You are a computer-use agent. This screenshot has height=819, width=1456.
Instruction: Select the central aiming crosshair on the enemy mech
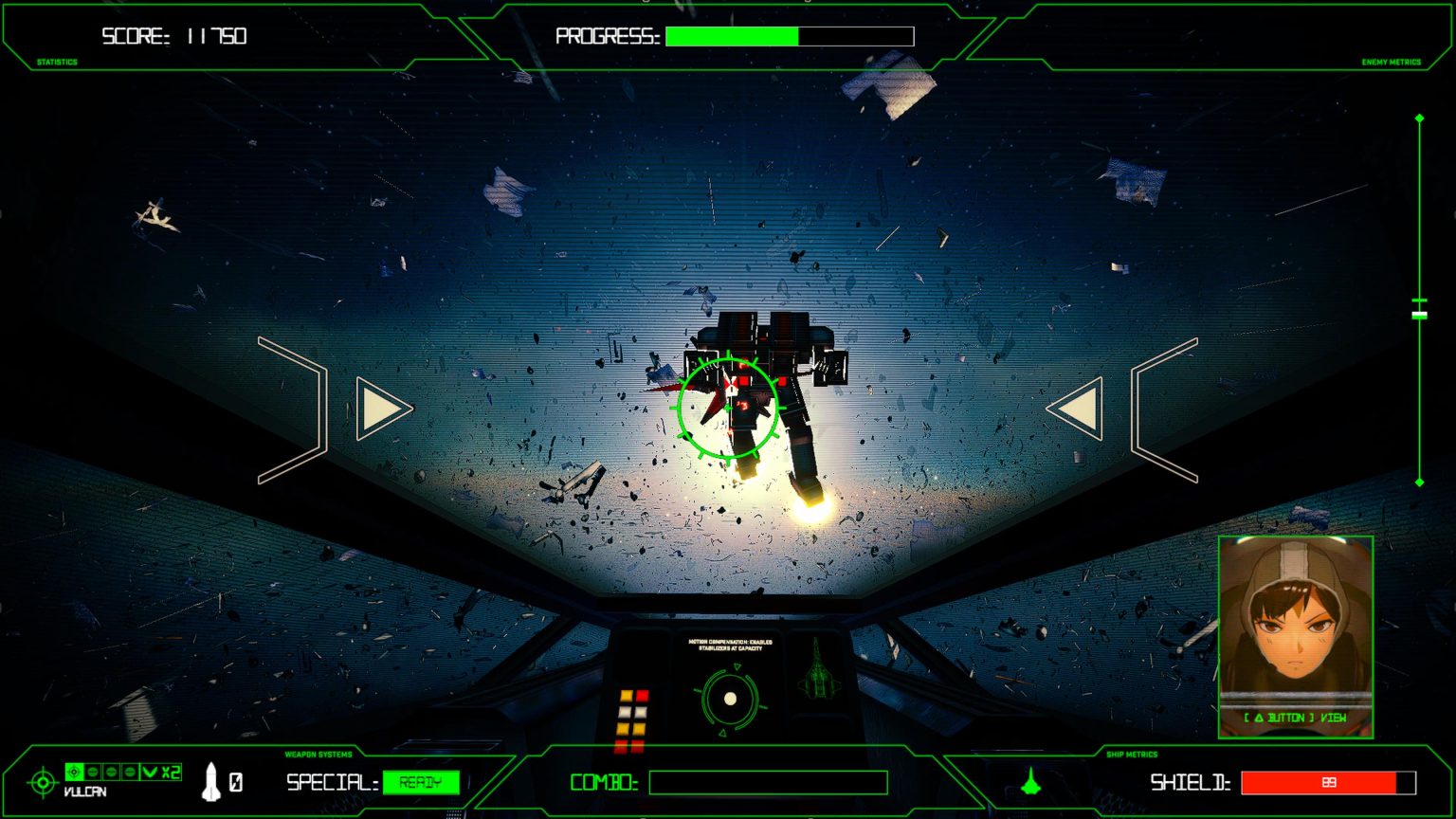tap(728, 408)
